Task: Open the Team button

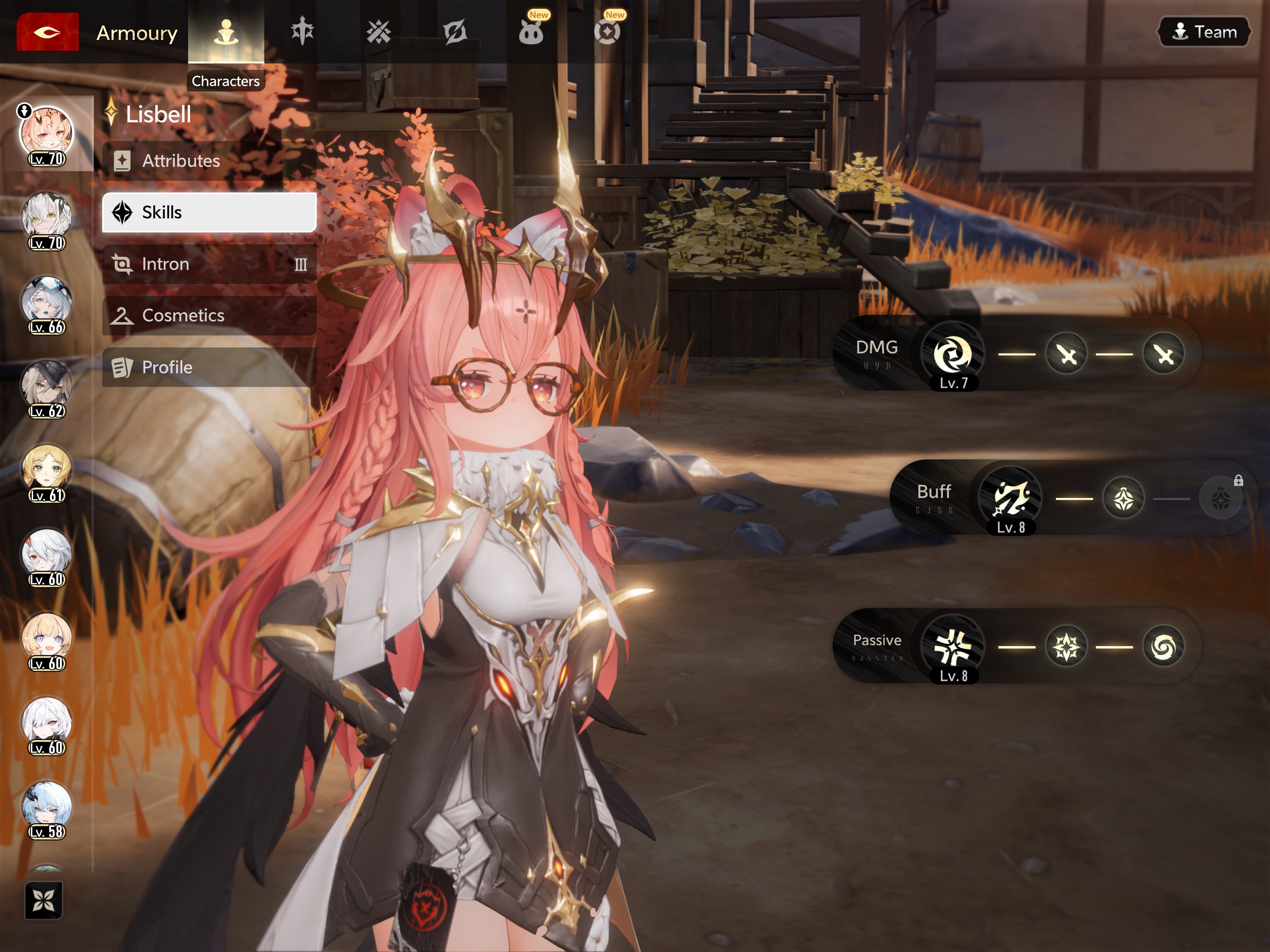Action: [x=1203, y=32]
